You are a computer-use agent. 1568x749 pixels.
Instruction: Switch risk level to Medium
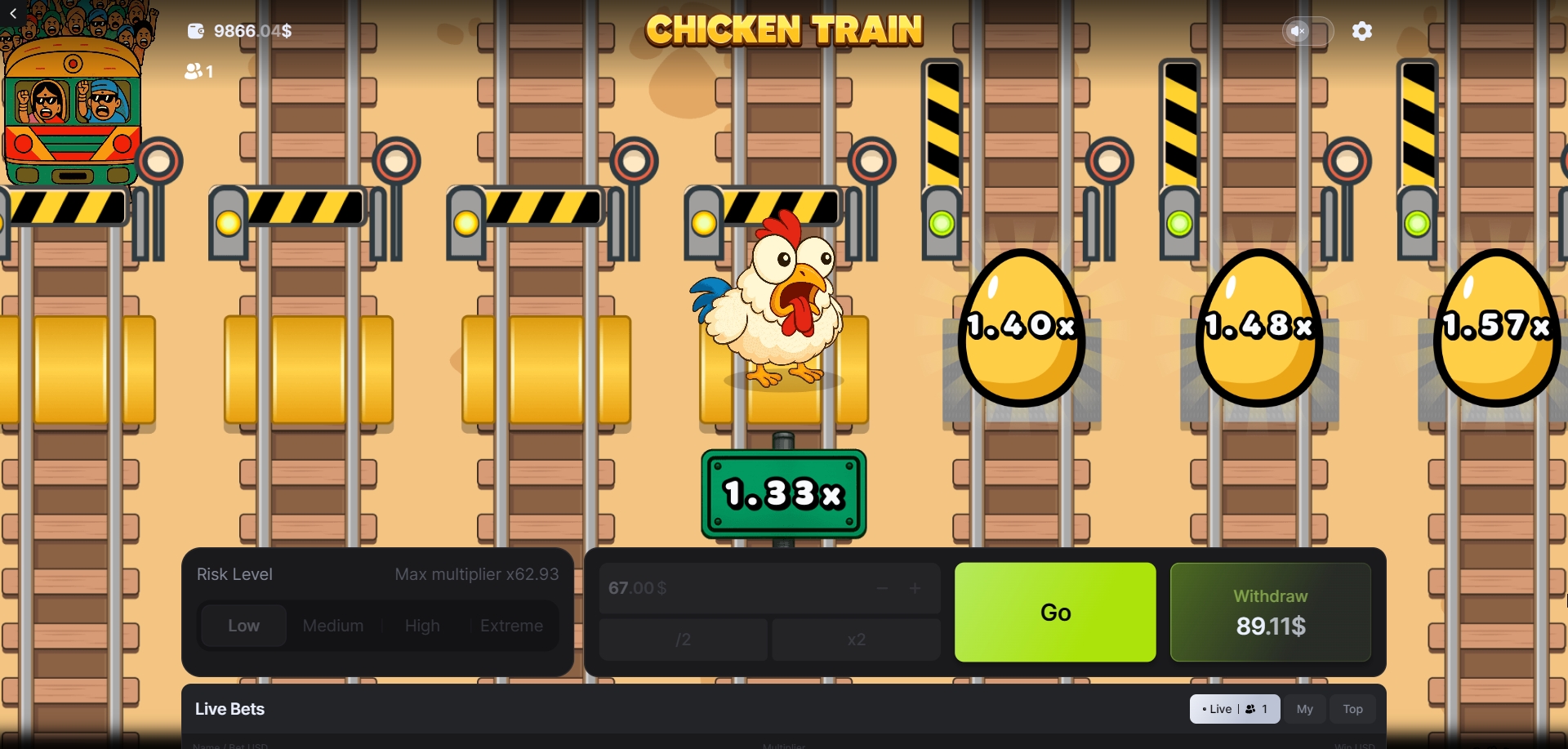pos(332,626)
